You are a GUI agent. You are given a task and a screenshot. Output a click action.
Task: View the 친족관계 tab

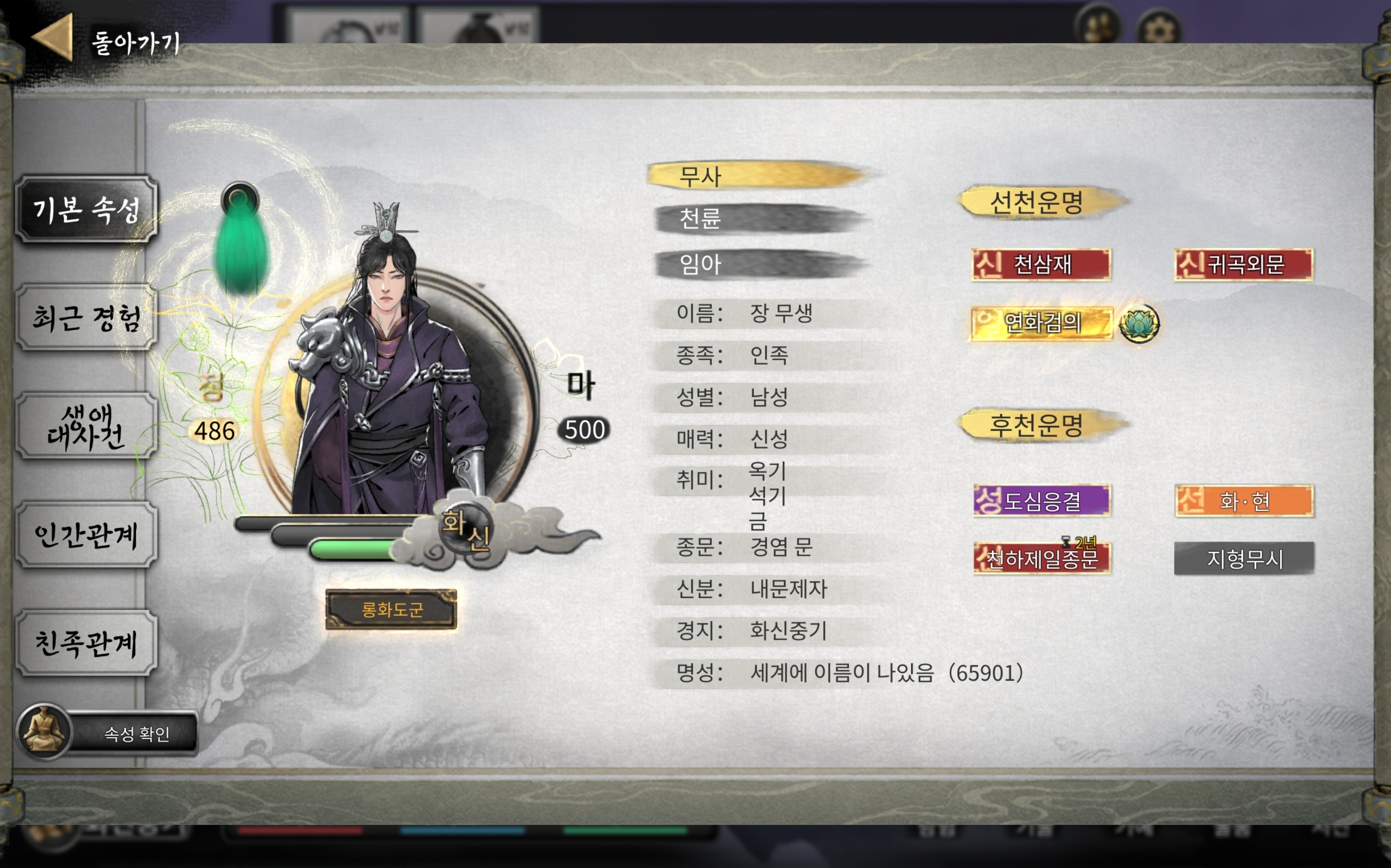(x=86, y=643)
